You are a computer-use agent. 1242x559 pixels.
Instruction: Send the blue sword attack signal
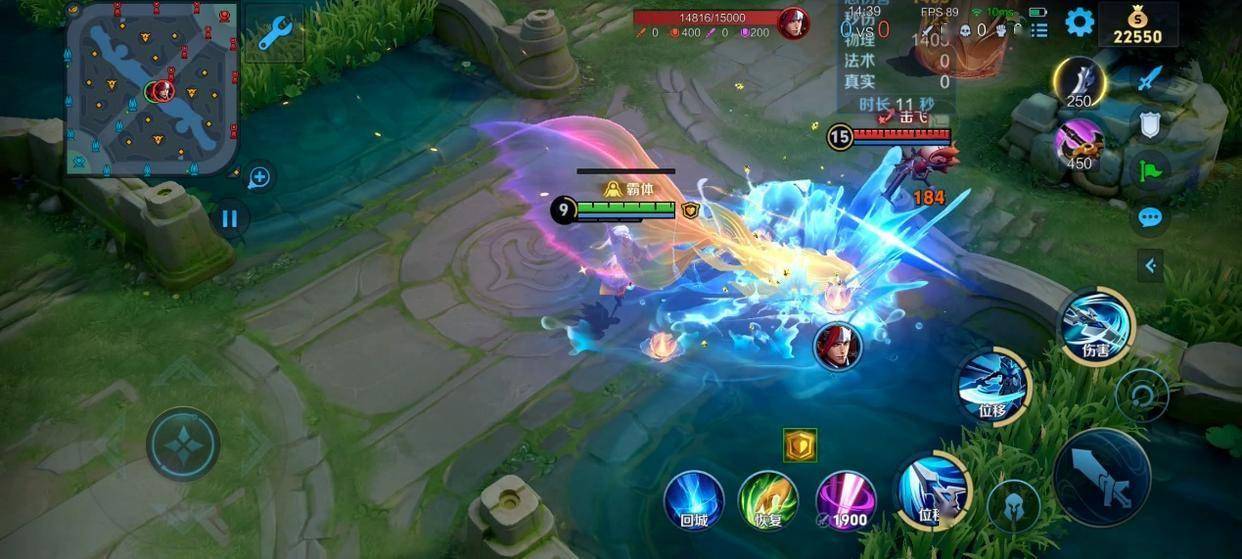pyautogui.click(x=1151, y=78)
